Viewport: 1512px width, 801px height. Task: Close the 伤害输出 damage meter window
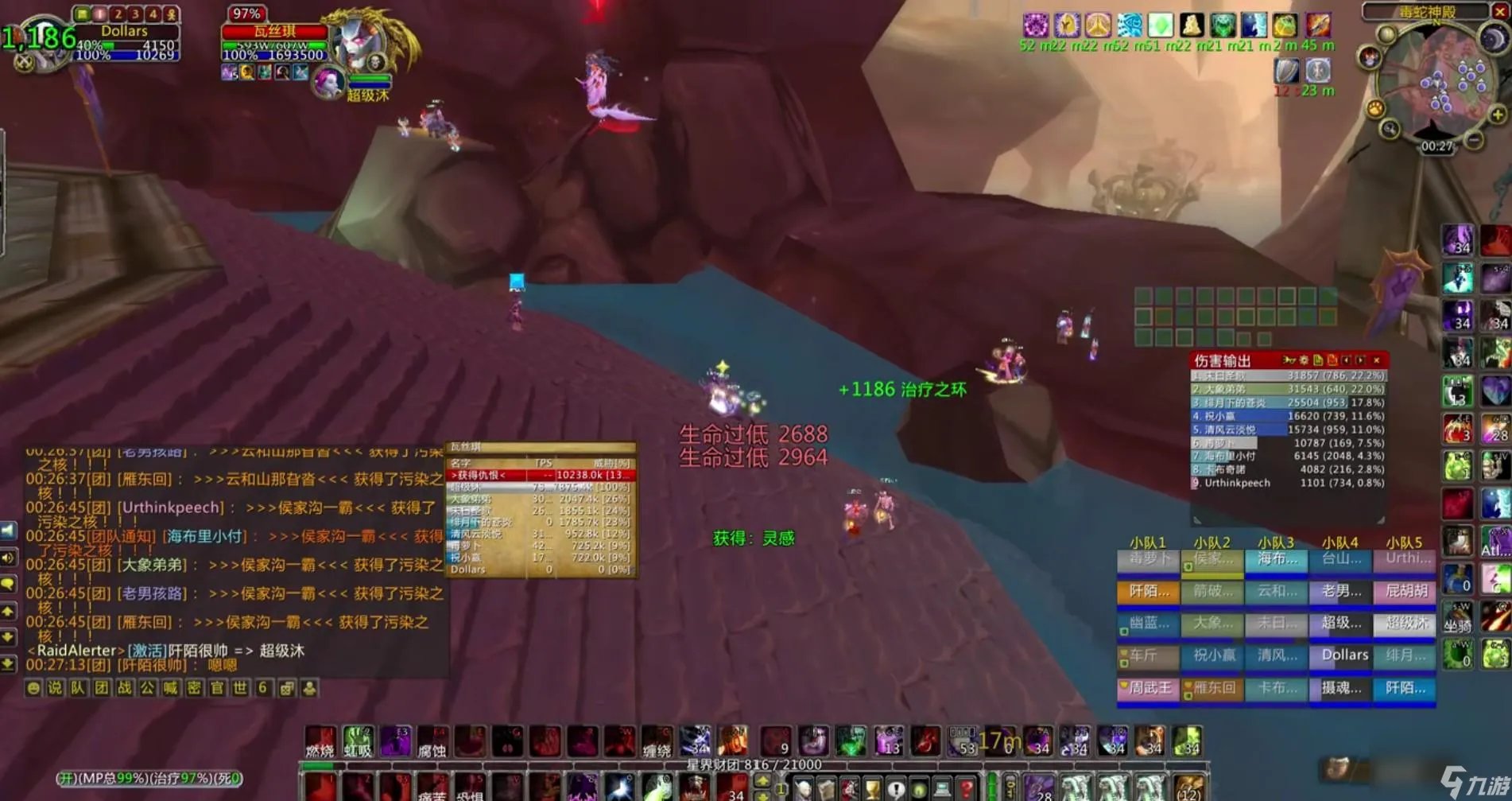click(1376, 360)
